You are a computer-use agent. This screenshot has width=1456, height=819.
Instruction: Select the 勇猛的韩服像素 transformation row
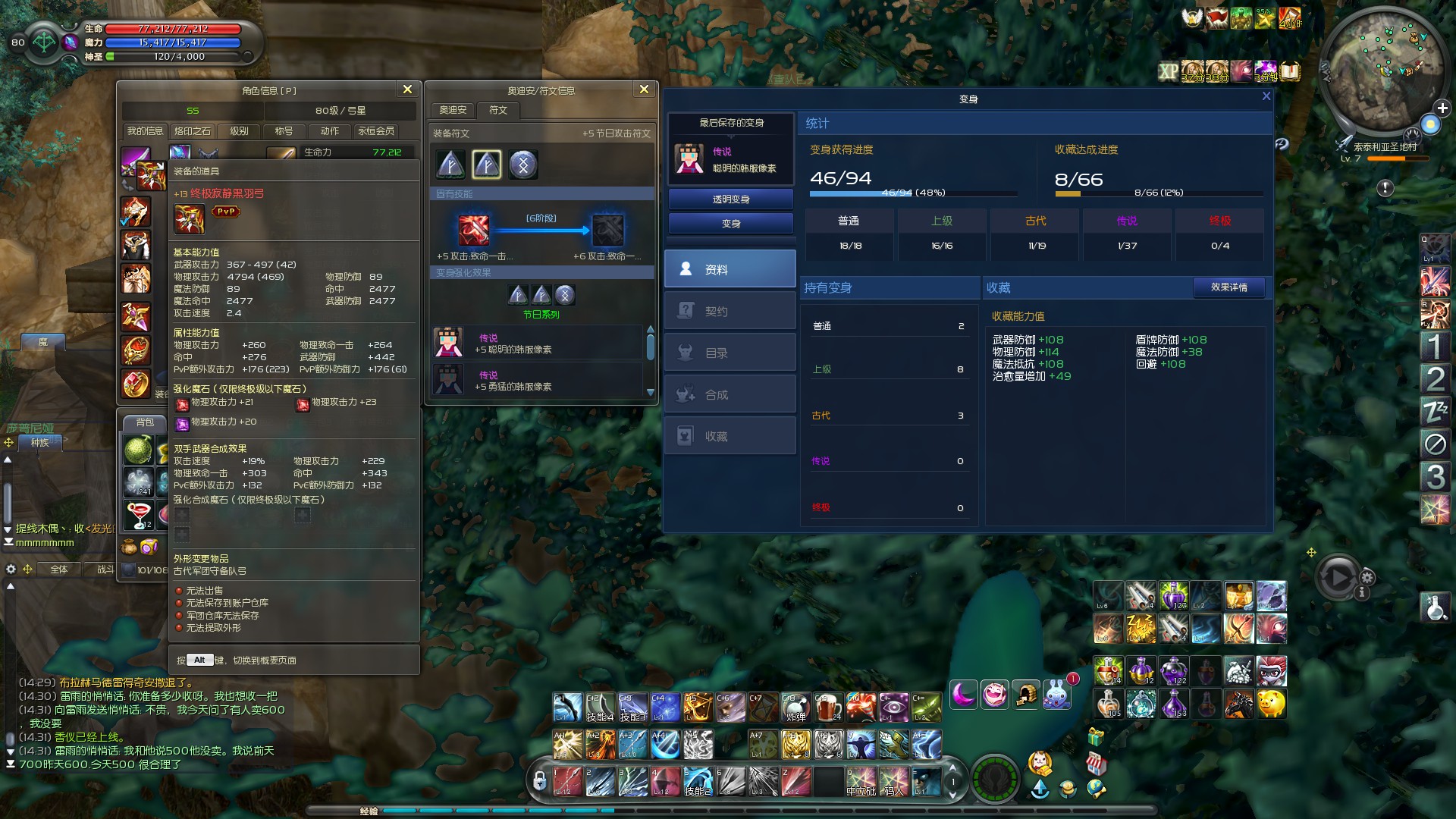[x=537, y=380]
